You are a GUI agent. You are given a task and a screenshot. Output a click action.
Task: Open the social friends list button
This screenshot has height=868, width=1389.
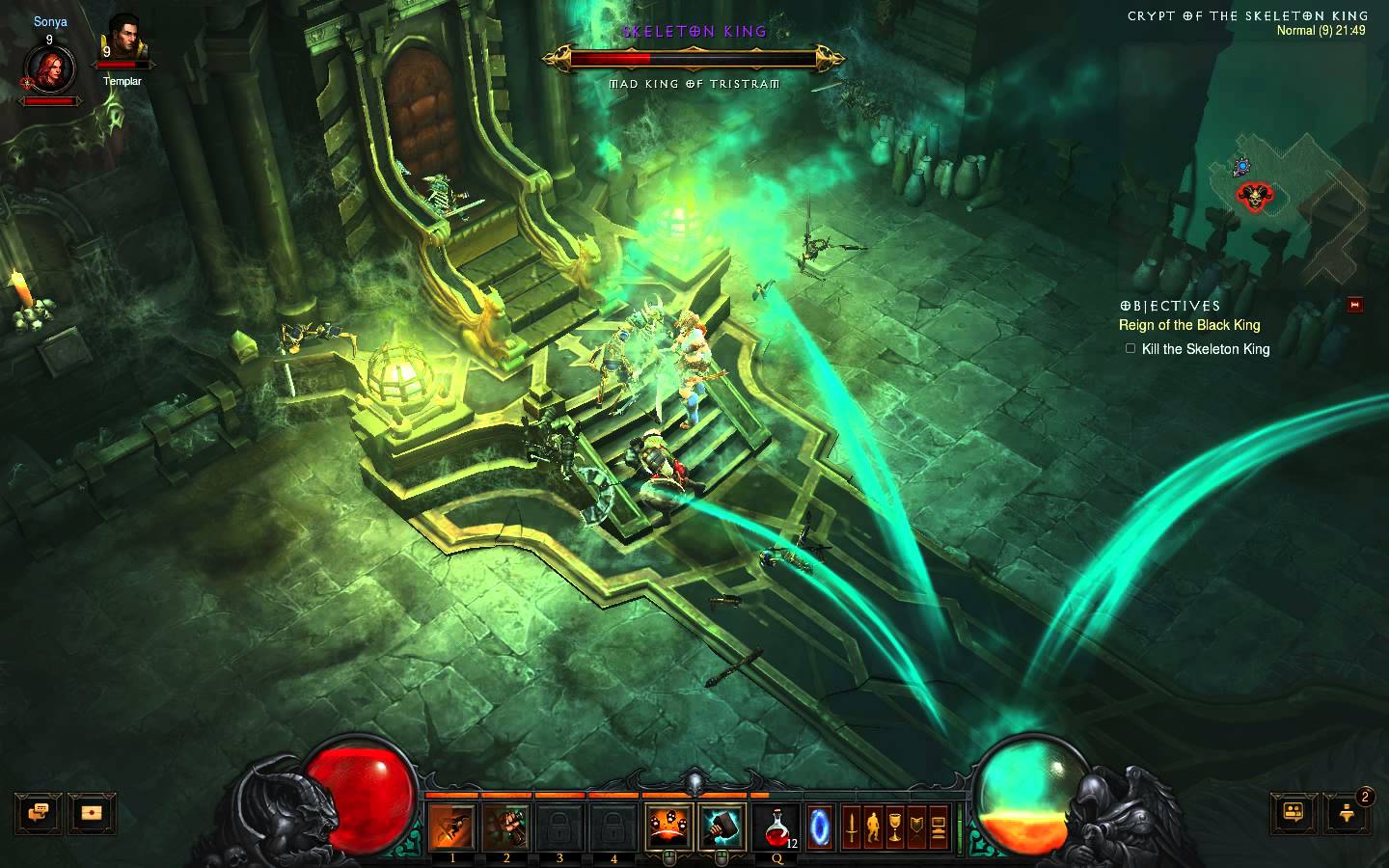pos(1294,812)
